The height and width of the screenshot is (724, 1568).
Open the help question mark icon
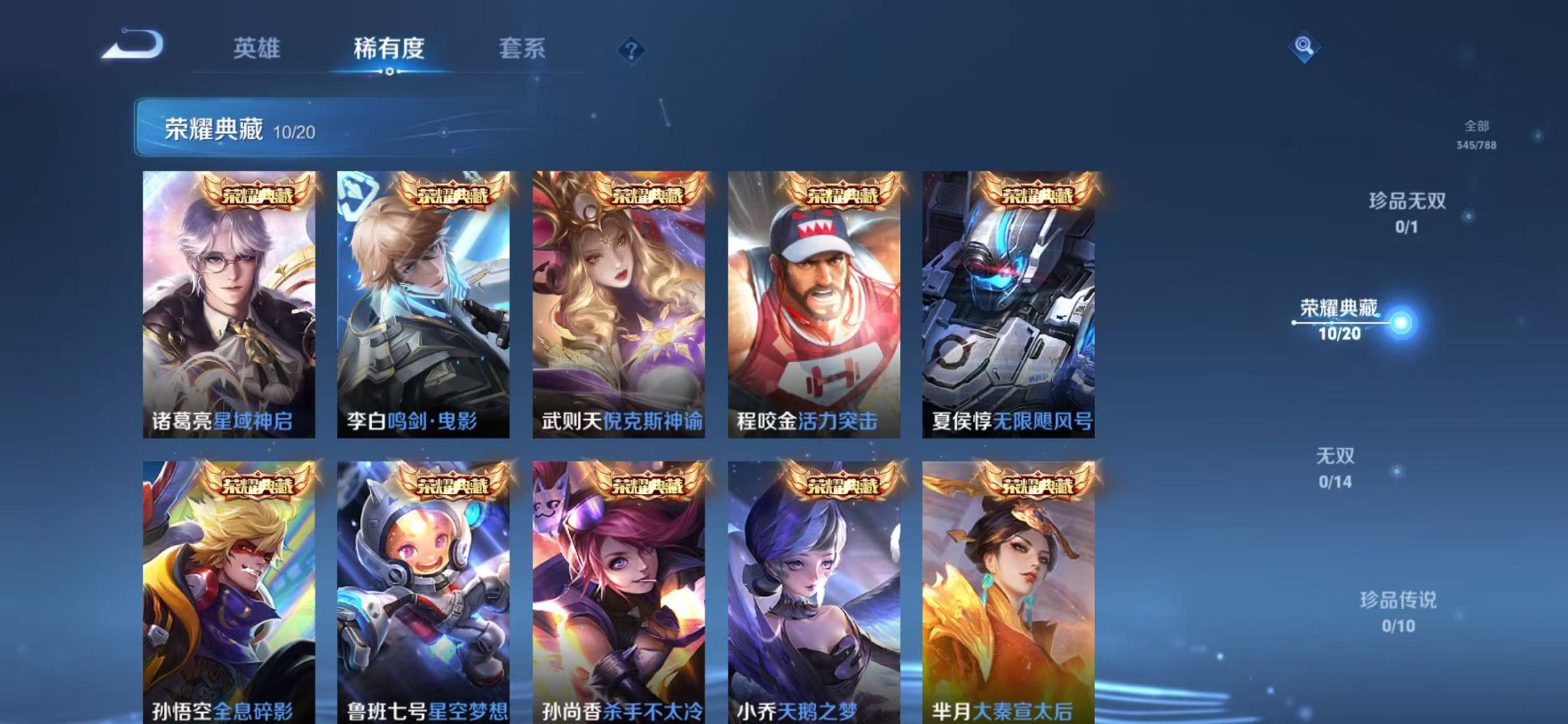(x=631, y=50)
